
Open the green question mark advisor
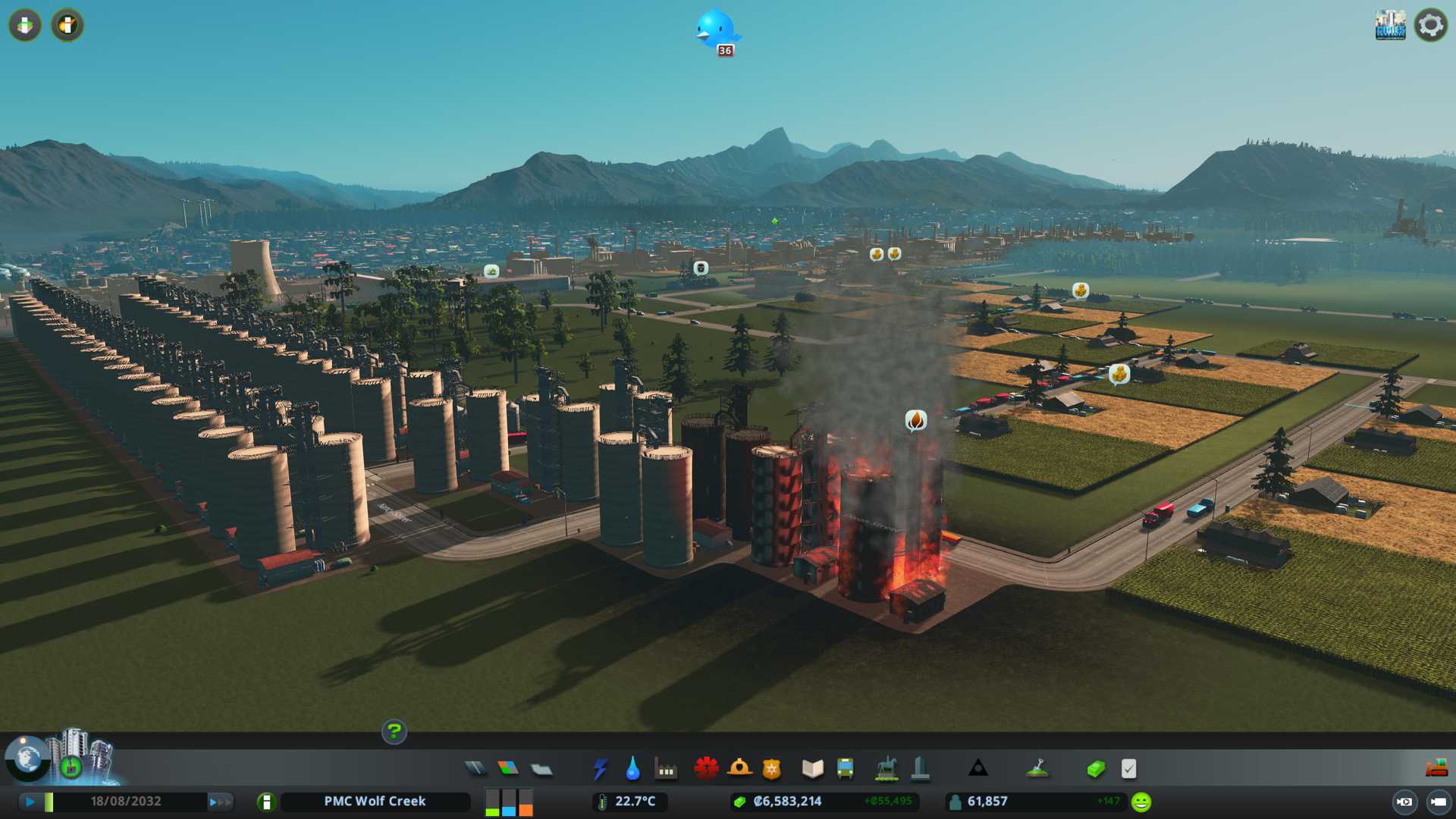point(394,732)
